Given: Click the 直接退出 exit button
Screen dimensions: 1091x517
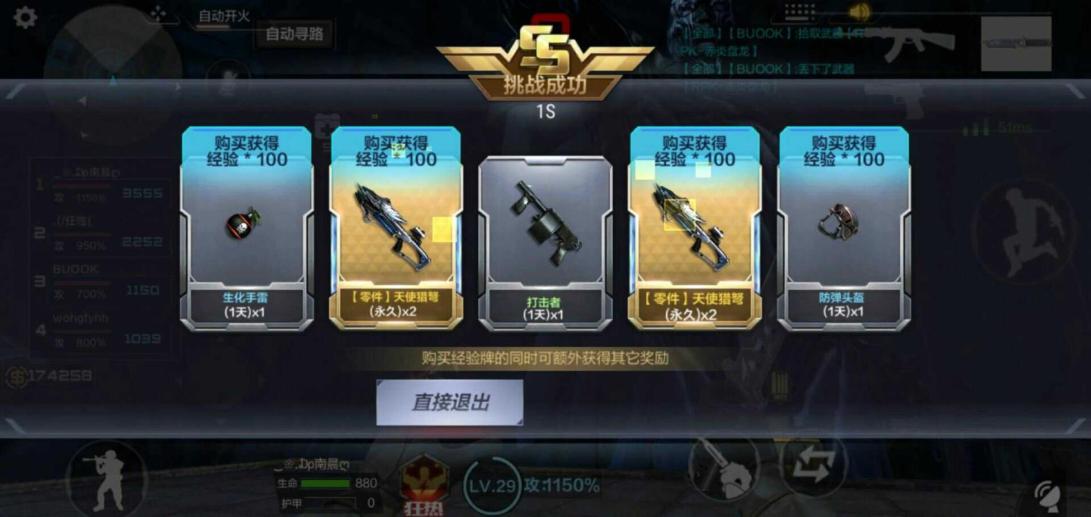Looking at the screenshot, I should 450,403.
